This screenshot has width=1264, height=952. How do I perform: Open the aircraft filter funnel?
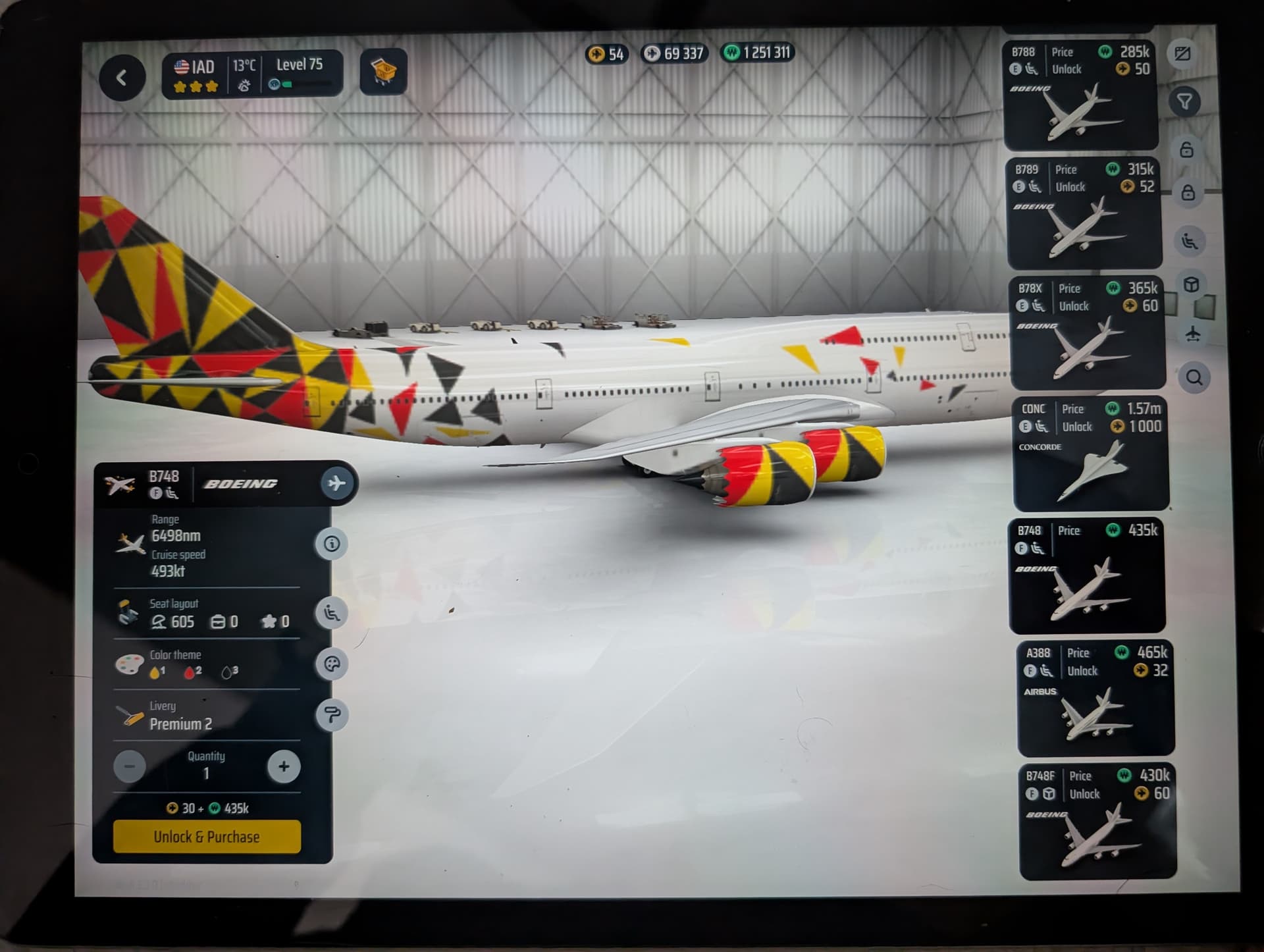pos(1184,102)
